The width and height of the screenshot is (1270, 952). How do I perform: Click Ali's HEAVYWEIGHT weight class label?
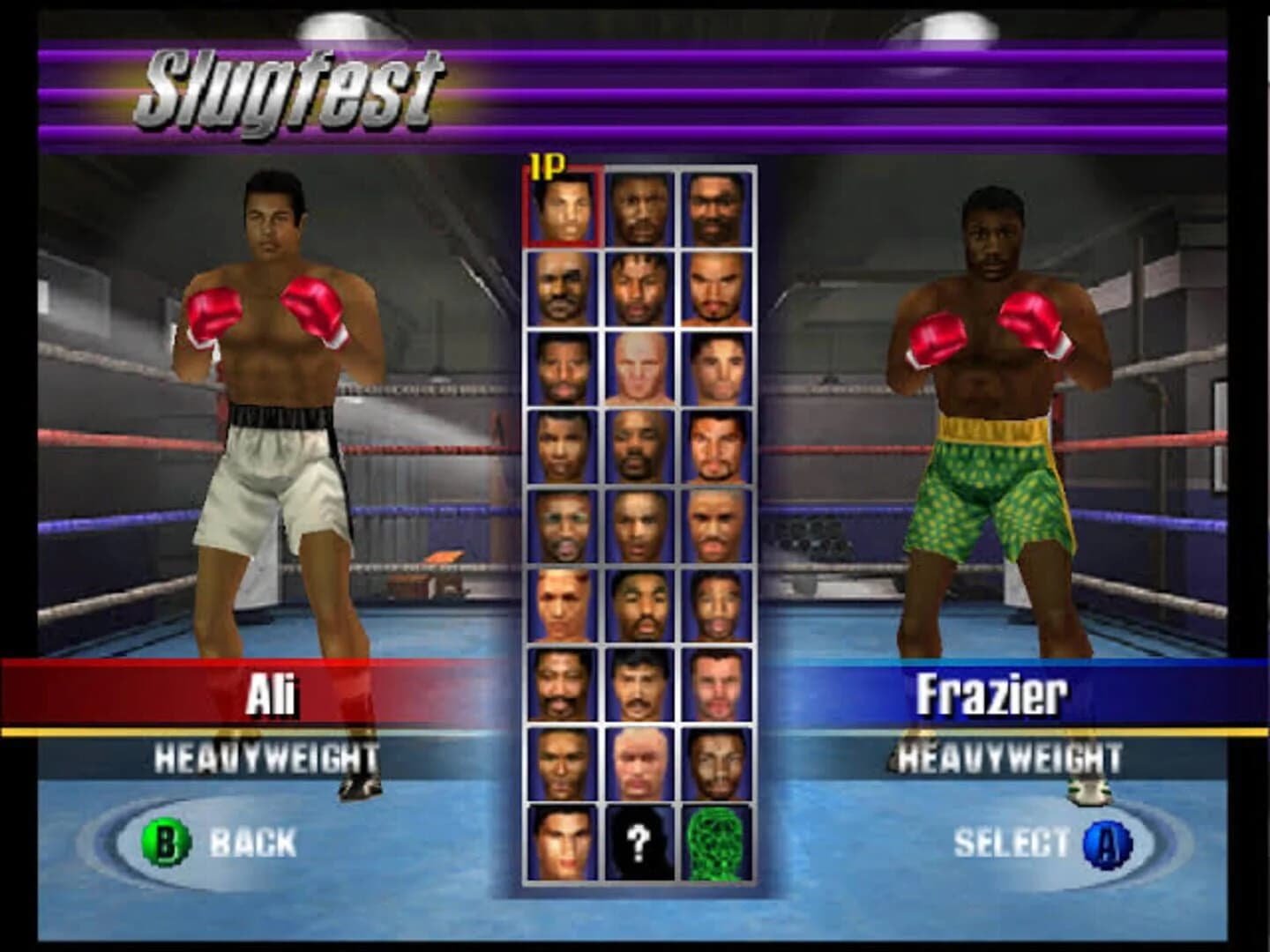tap(265, 756)
